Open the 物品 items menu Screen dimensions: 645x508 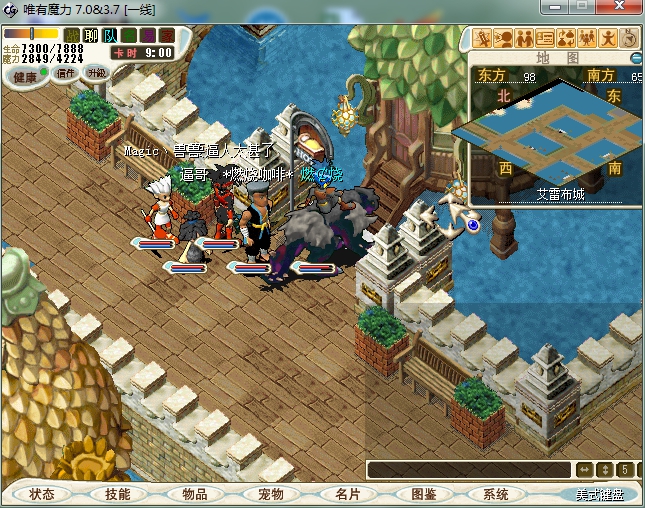(194, 494)
